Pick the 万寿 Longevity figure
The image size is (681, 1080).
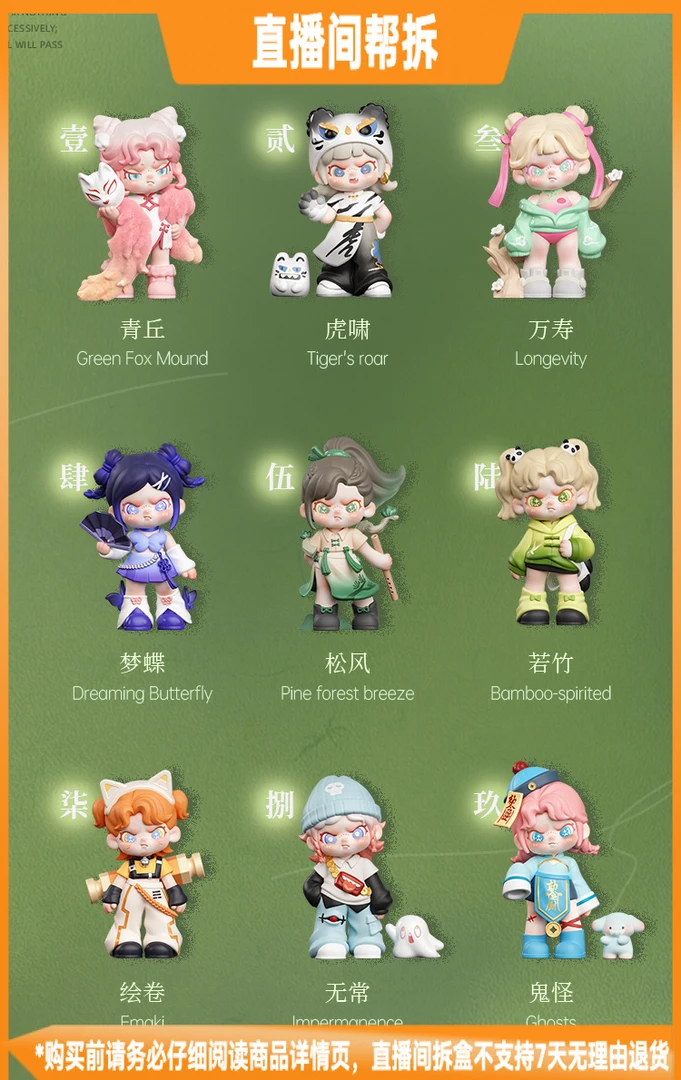549,207
